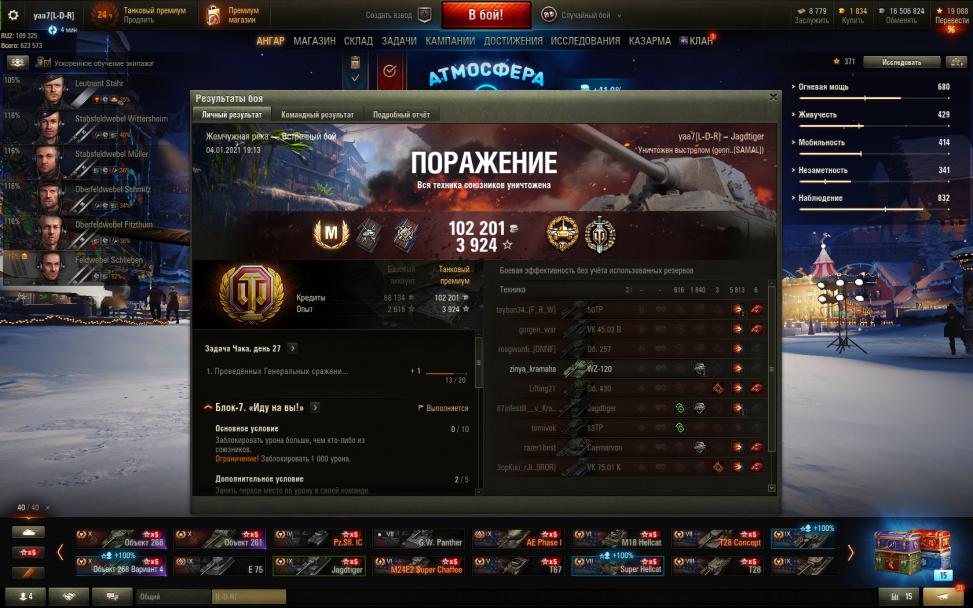Go to the СКЛАД section
This screenshot has width=973, height=608.
(x=358, y=41)
